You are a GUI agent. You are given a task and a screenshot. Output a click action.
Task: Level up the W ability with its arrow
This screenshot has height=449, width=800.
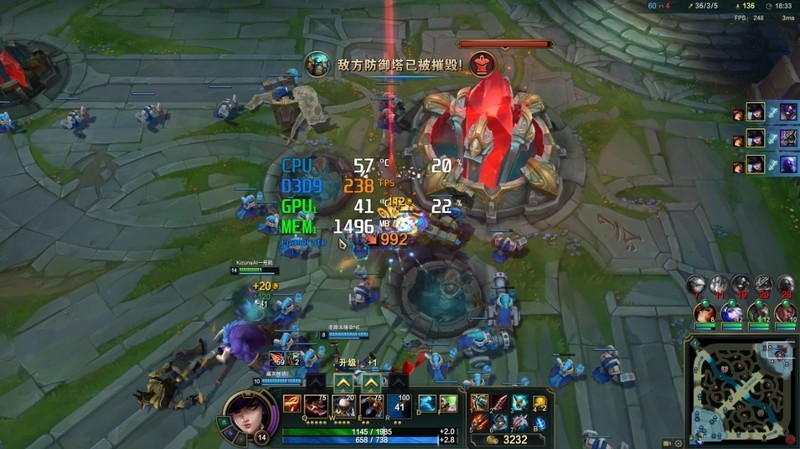click(x=343, y=382)
